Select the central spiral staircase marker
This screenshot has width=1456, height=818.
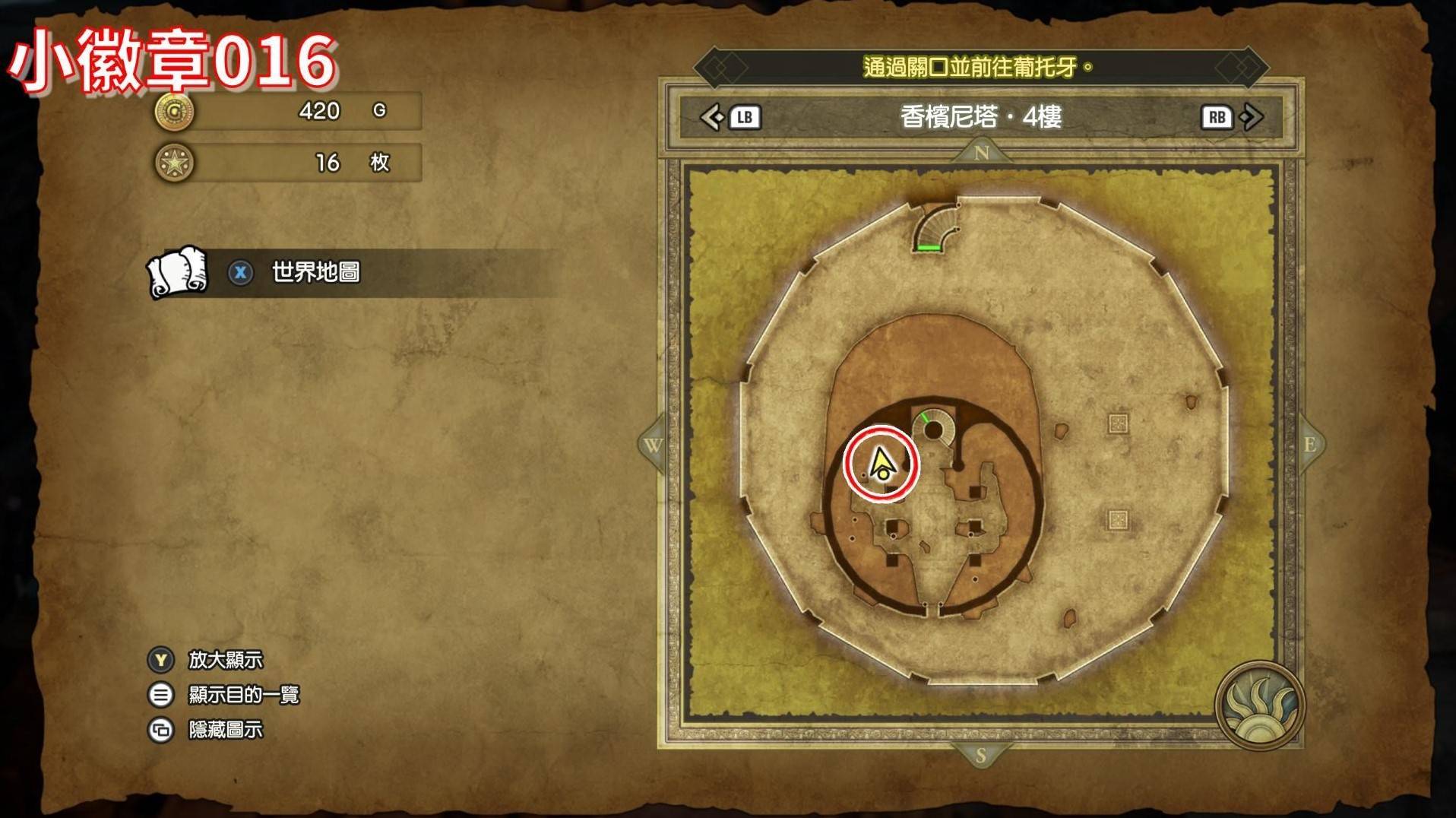click(x=934, y=430)
